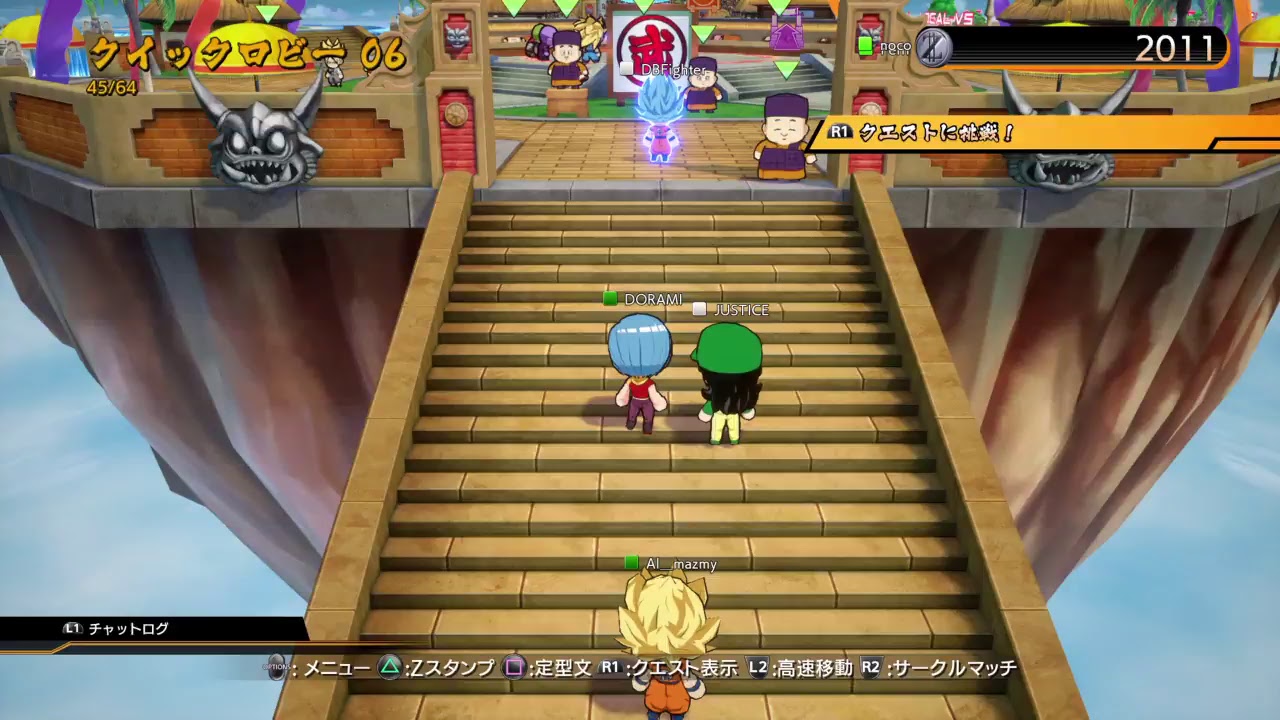Image resolution: width=1280 pixels, height=720 pixels.
Task: Click the R1 quest display icon
Action: point(608,668)
